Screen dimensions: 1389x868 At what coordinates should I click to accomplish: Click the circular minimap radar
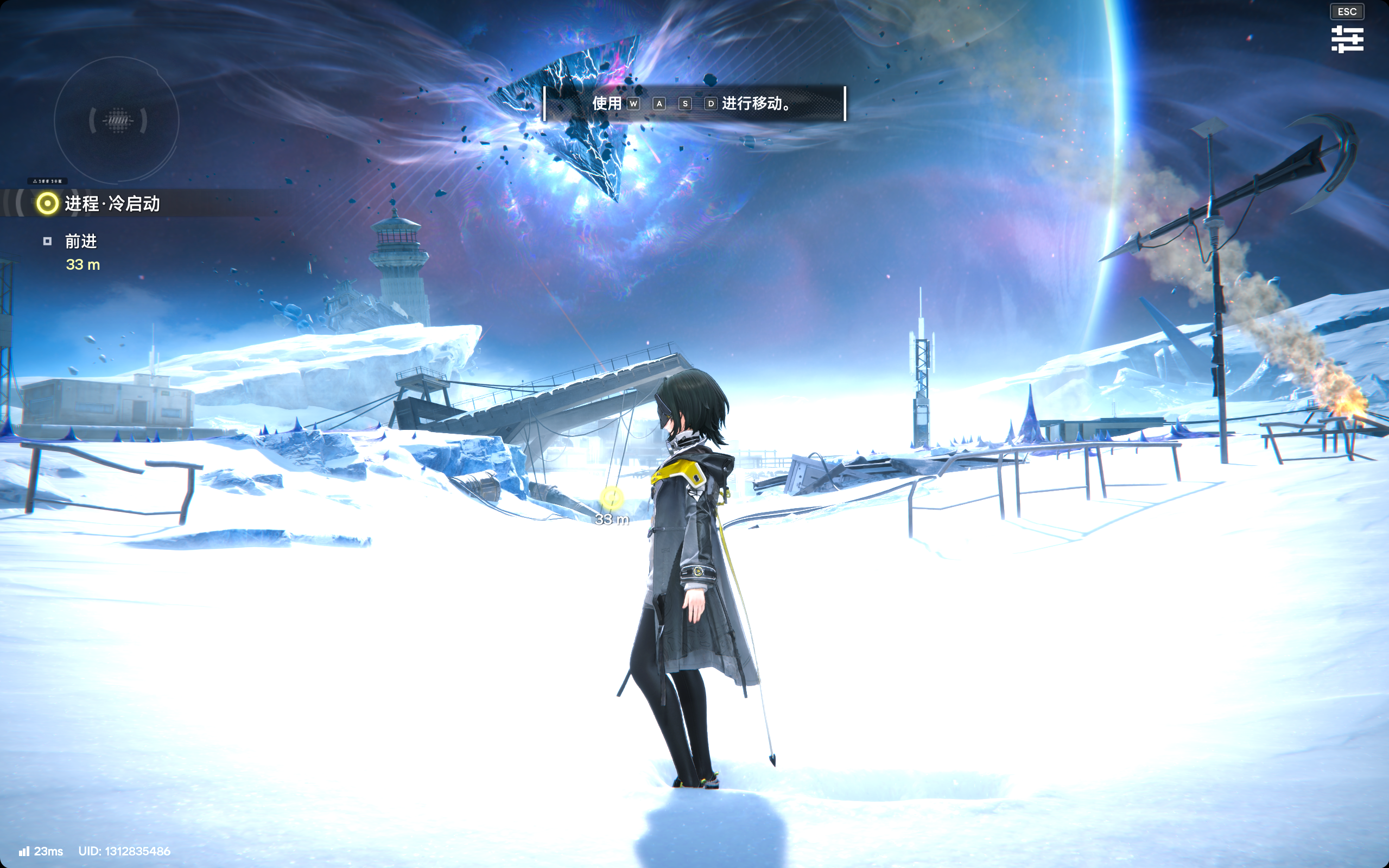117,121
